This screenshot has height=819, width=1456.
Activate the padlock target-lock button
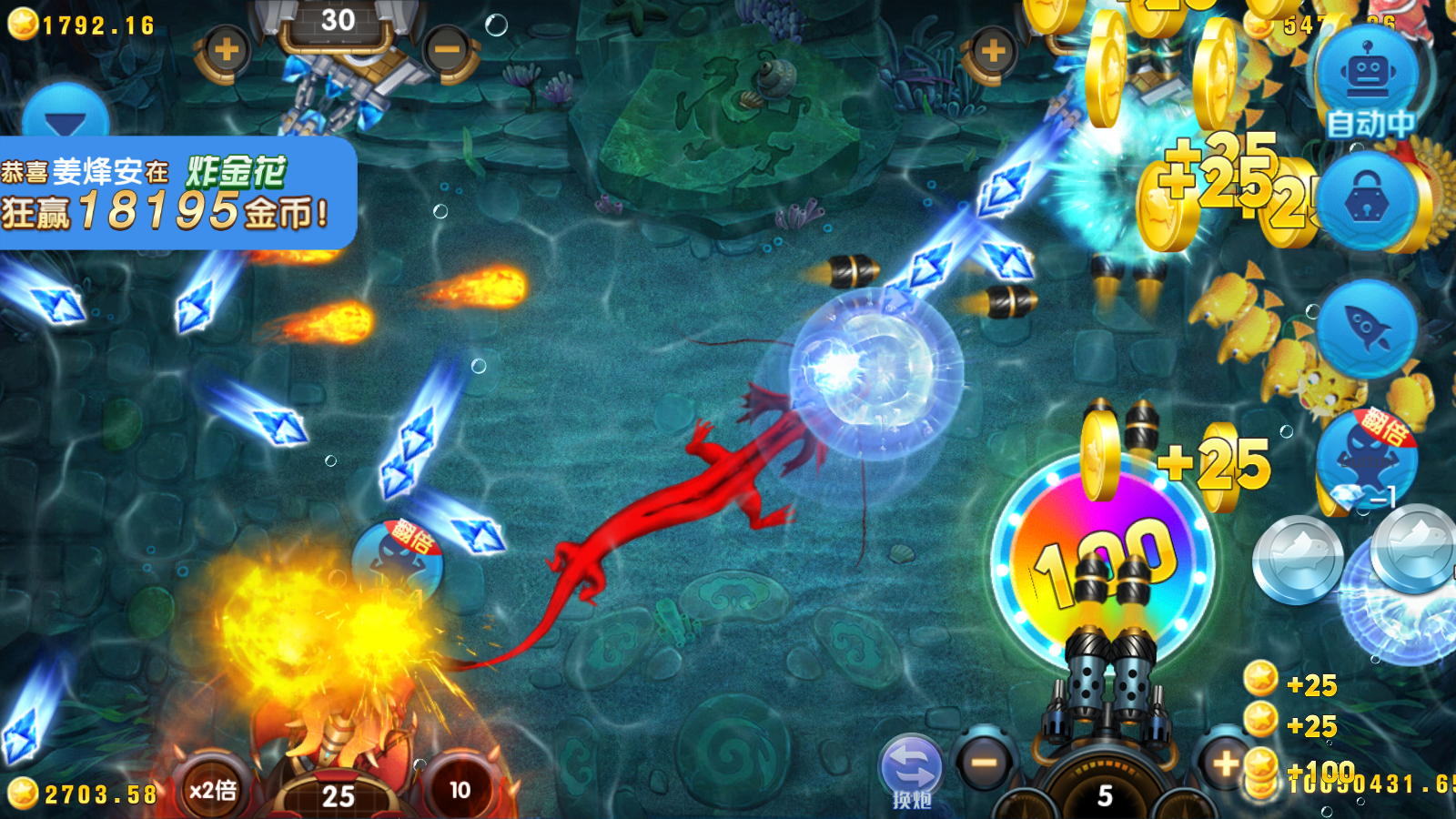[x=1368, y=203]
